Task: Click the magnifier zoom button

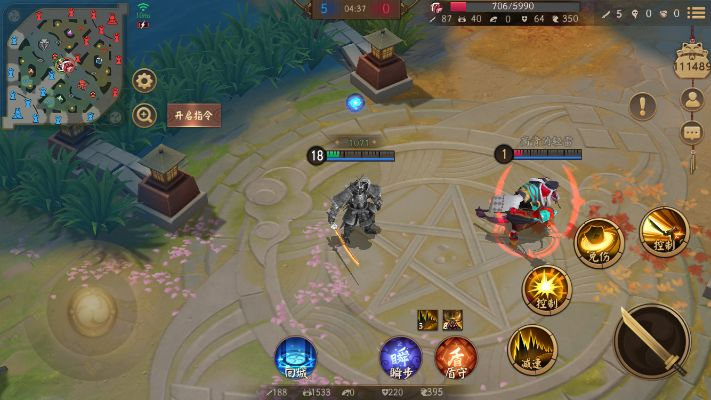Action: click(x=146, y=115)
